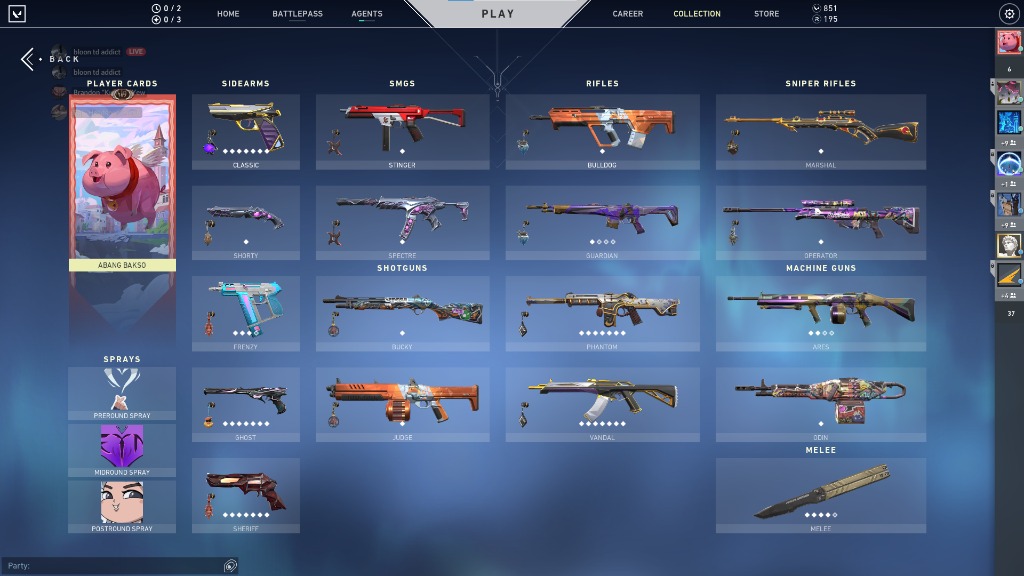The width and height of the screenshot is (1024, 576).
Task: Open the Career tab
Action: click(628, 14)
